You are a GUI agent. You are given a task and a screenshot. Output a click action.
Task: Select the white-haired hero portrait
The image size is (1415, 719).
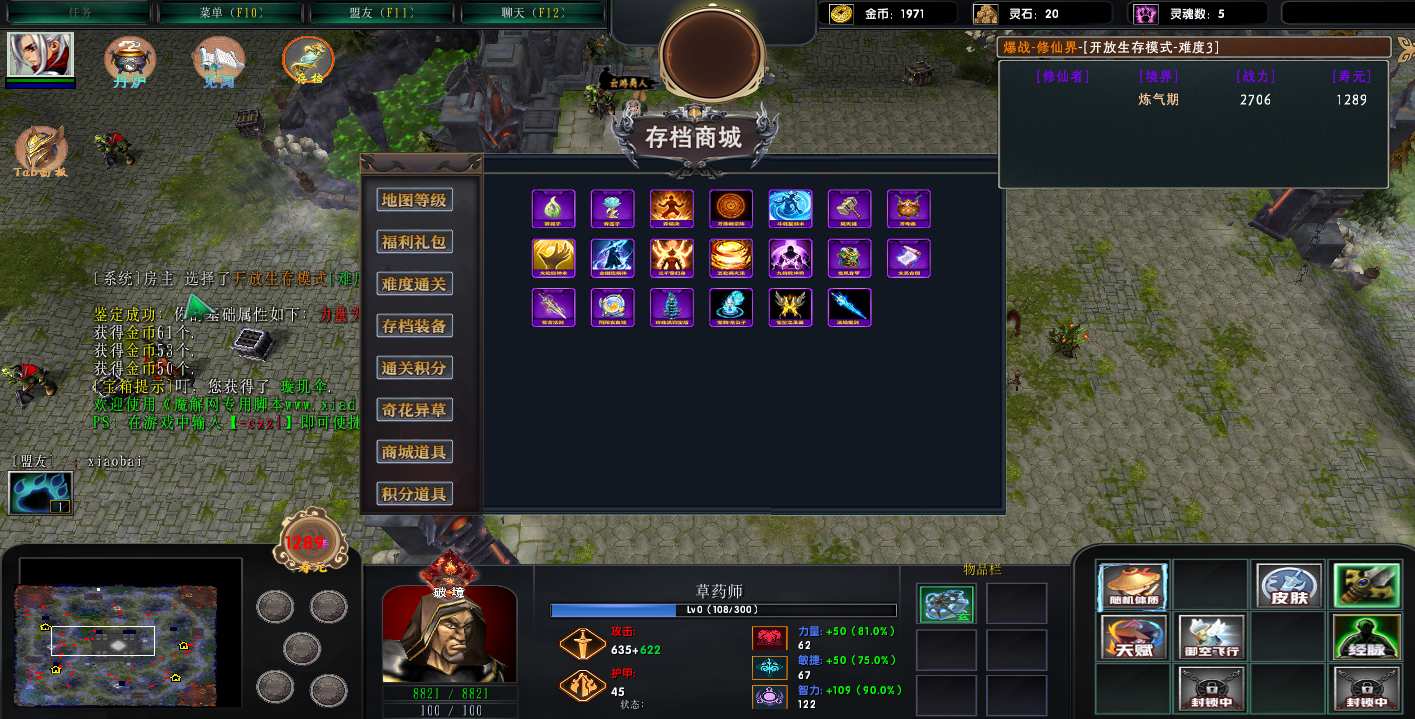tap(40, 54)
